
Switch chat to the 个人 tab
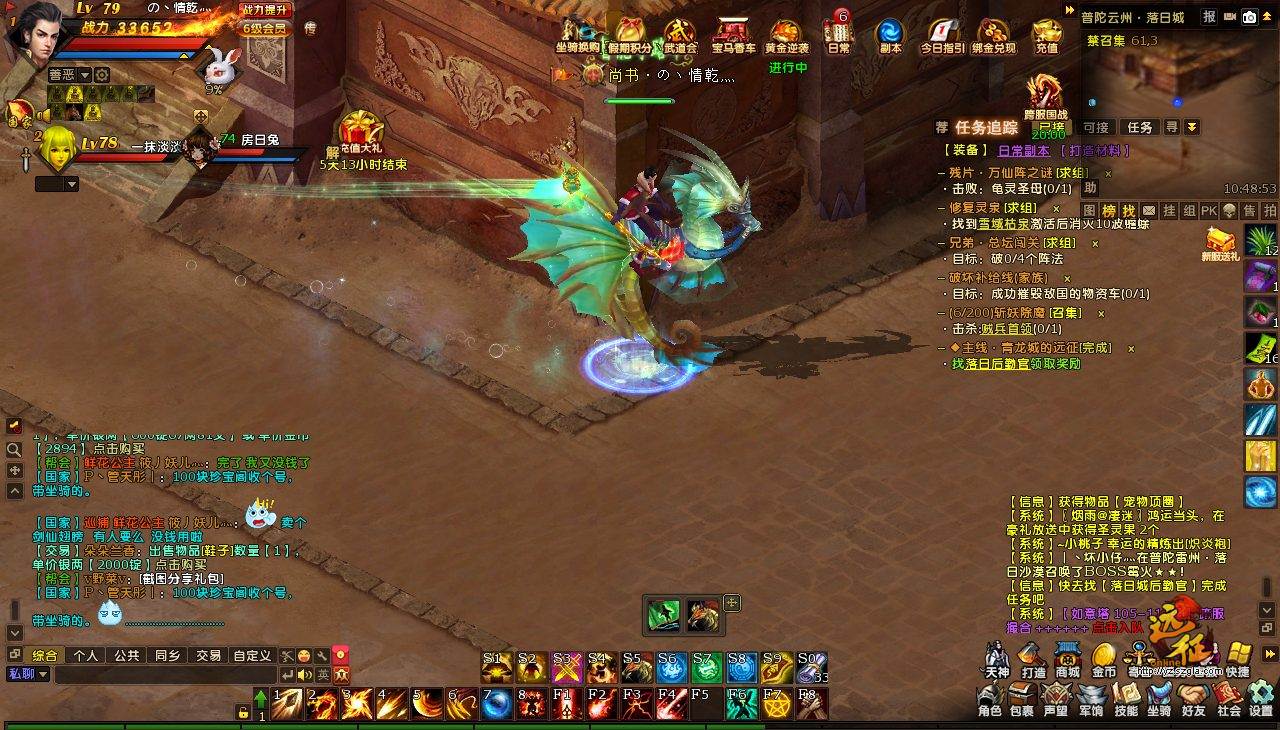pos(86,656)
